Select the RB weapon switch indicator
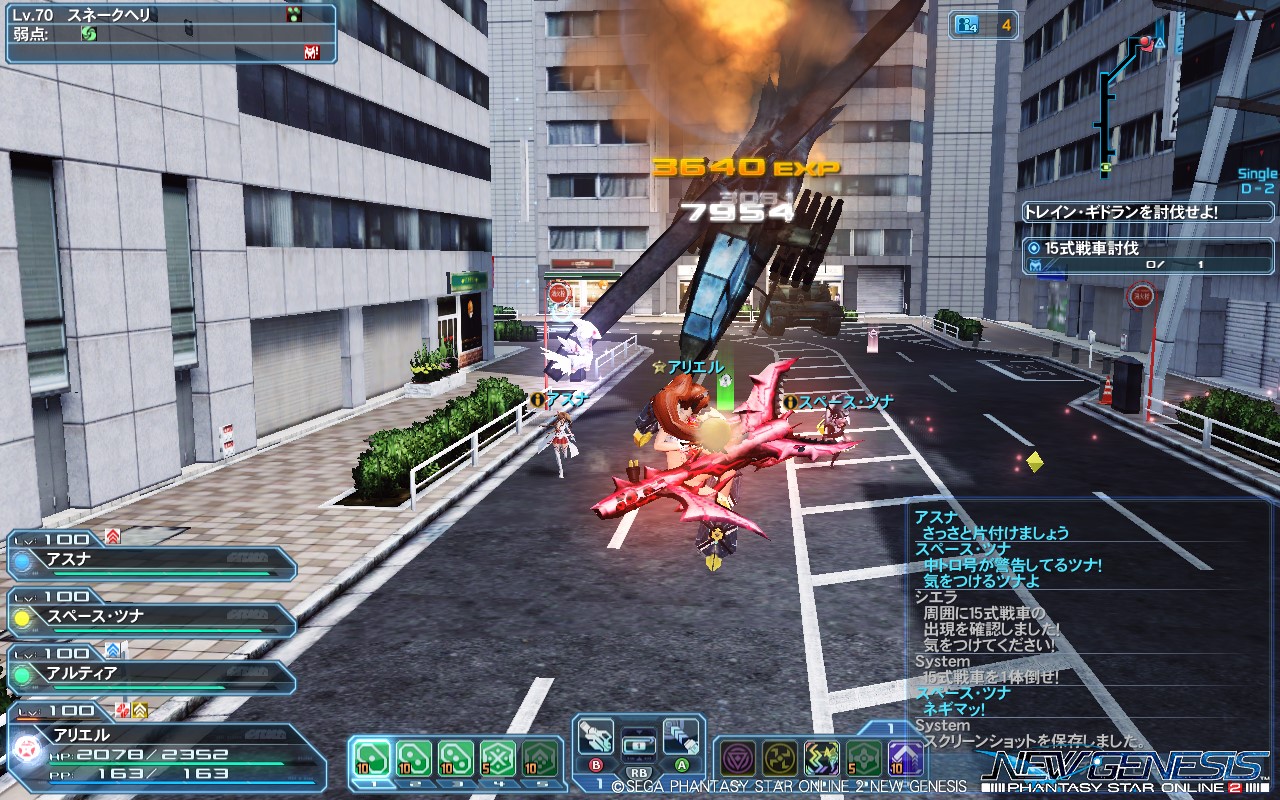Viewport: 1280px width, 800px height. point(637,773)
